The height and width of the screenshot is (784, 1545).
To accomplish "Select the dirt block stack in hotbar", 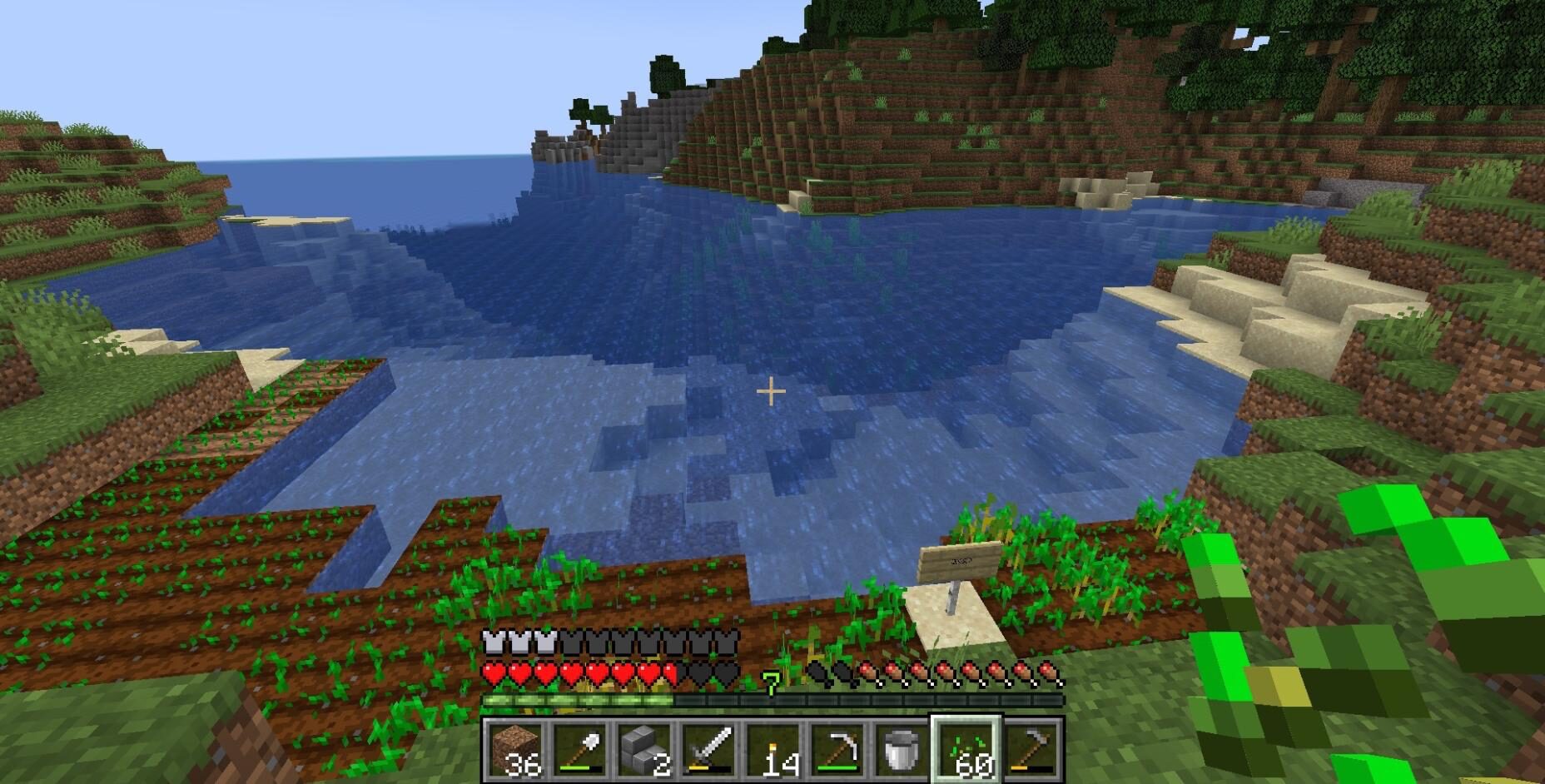I will [515, 749].
